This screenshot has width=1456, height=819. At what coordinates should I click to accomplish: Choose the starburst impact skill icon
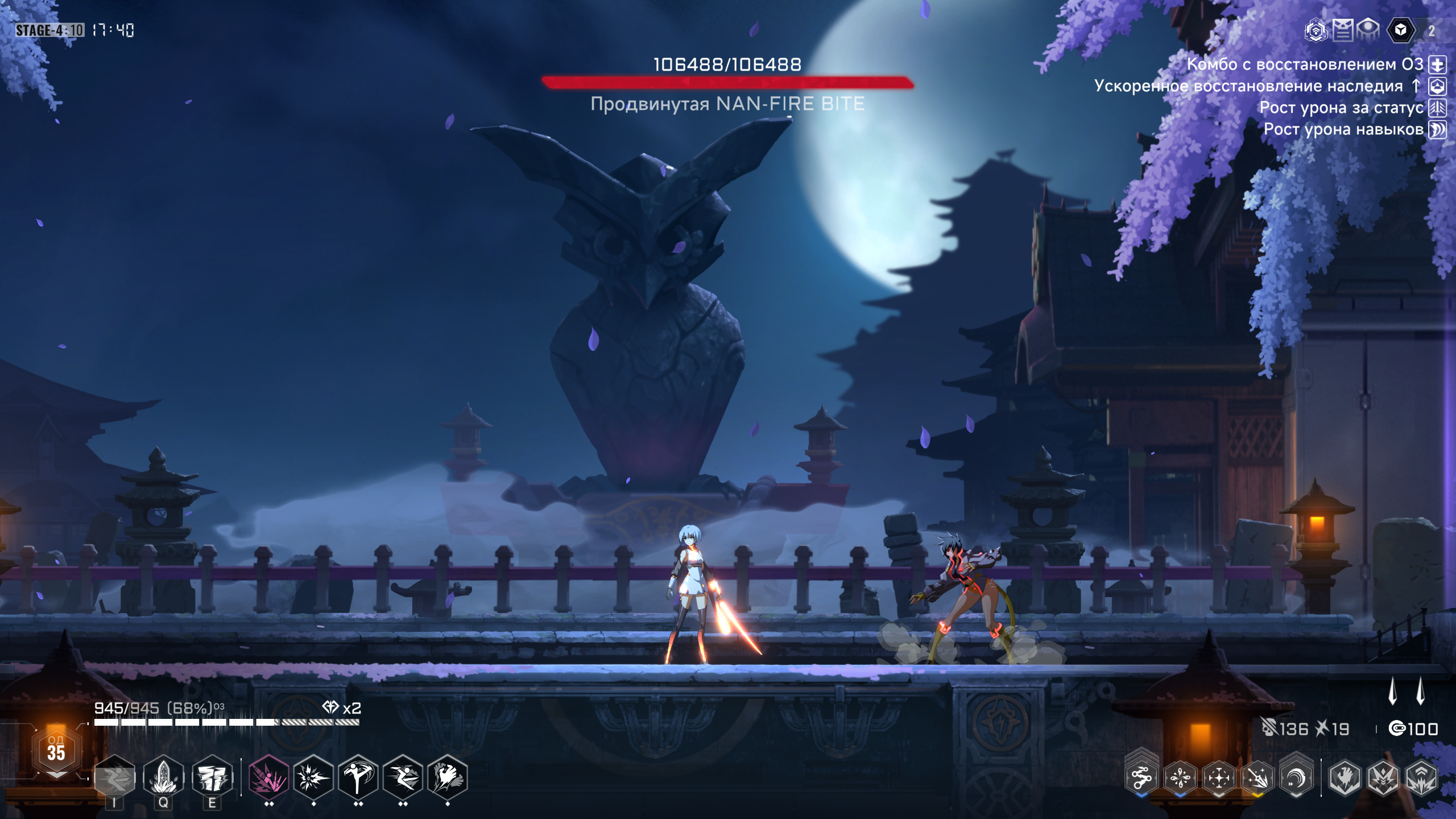click(313, 777)
